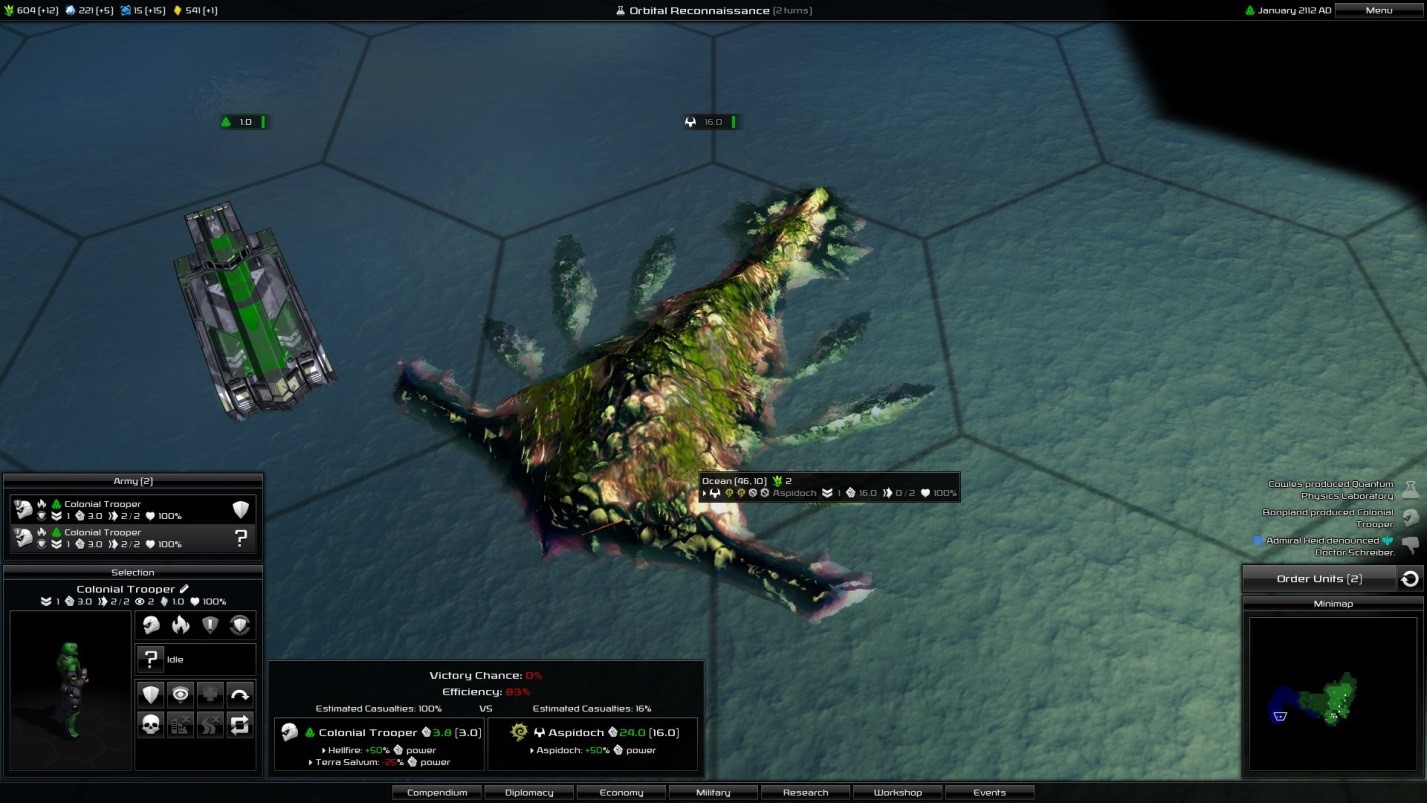This screenshot has height=803, width=1427.
Task: Click the curved arrow skip-turn order
Action: click(240, 695)
